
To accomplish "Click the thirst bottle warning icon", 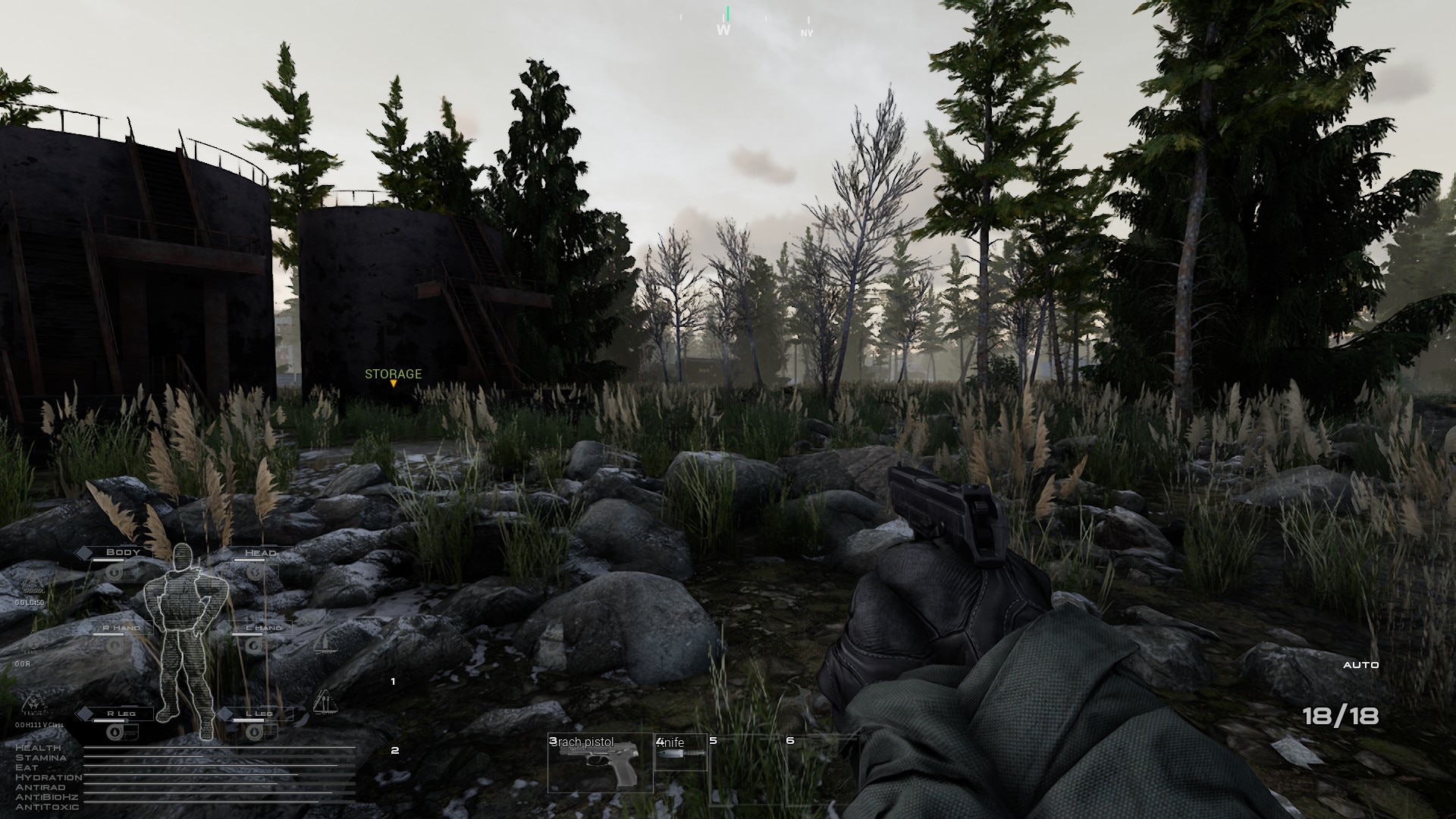I will [325, 643].
